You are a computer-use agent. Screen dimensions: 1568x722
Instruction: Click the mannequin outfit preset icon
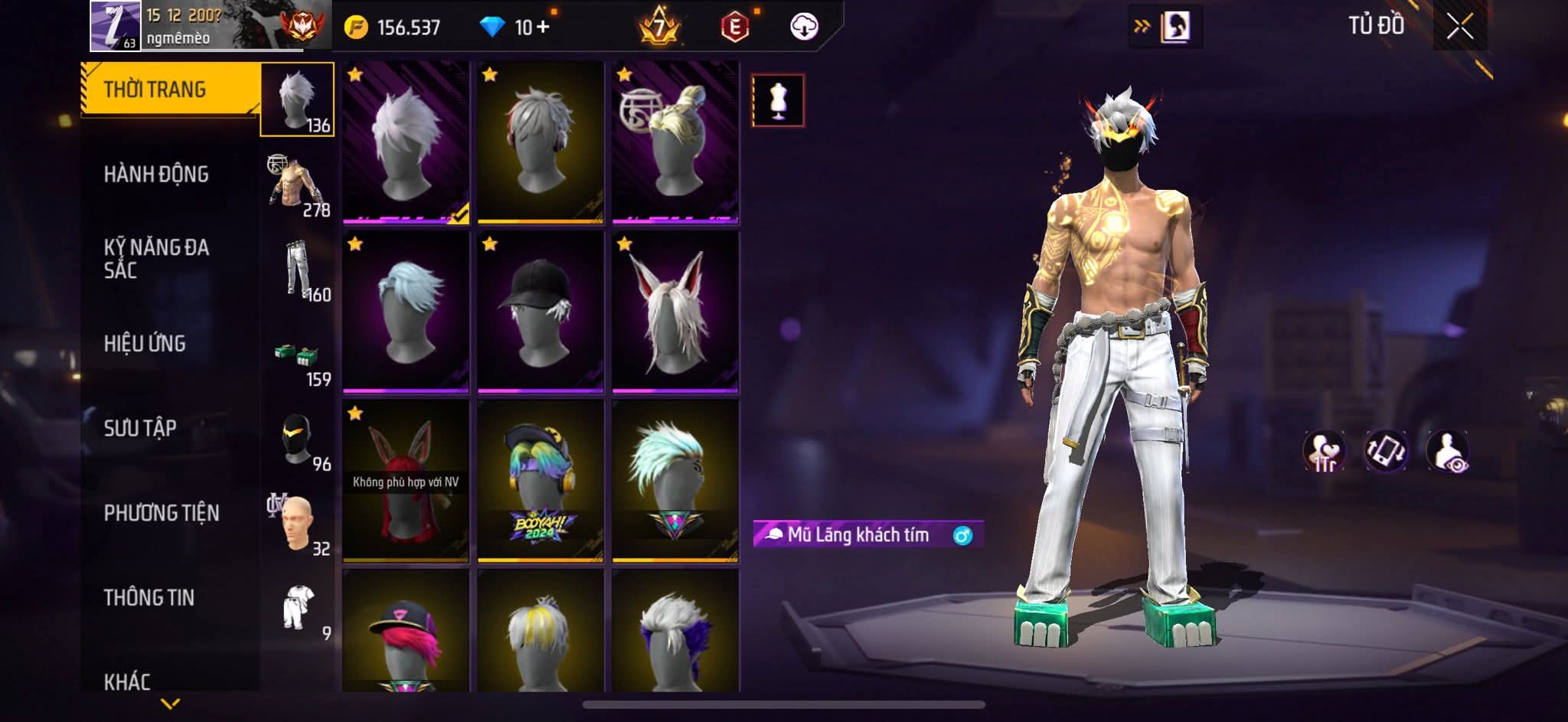pos(778,100)
